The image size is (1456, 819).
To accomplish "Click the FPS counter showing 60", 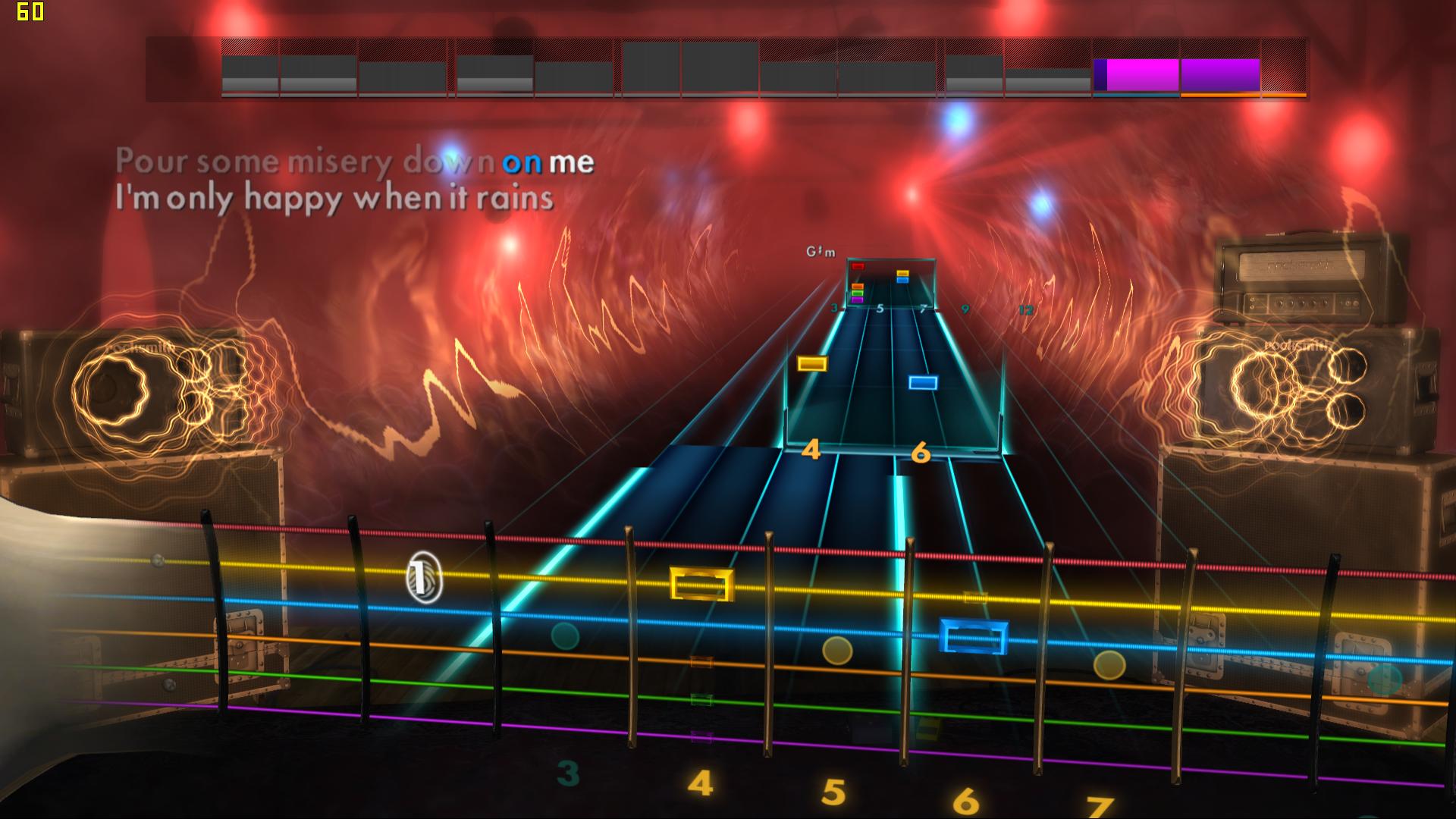I will (x=30, y=11).
